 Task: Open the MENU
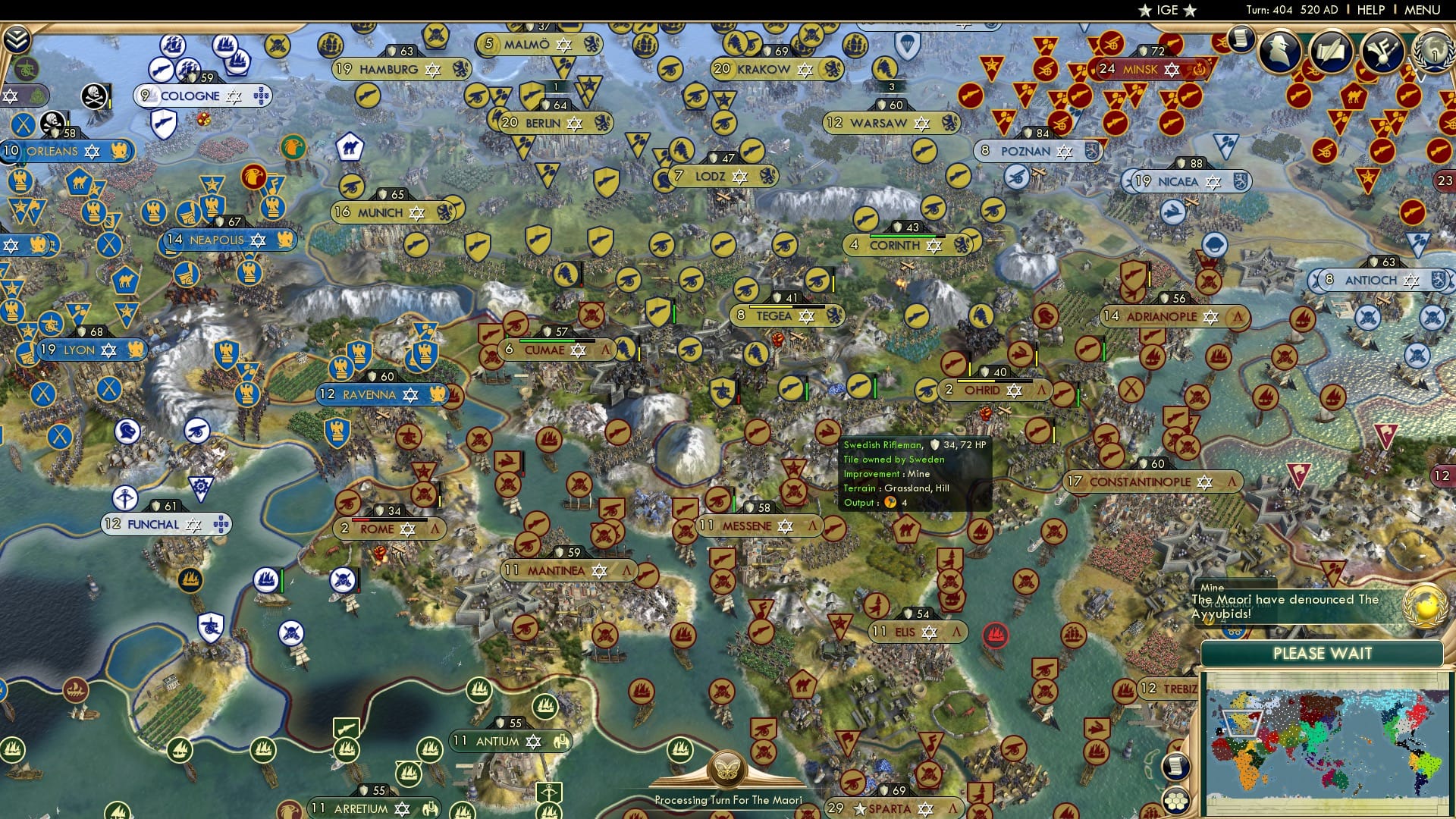pyautogui.click(x=1425, y=10)
